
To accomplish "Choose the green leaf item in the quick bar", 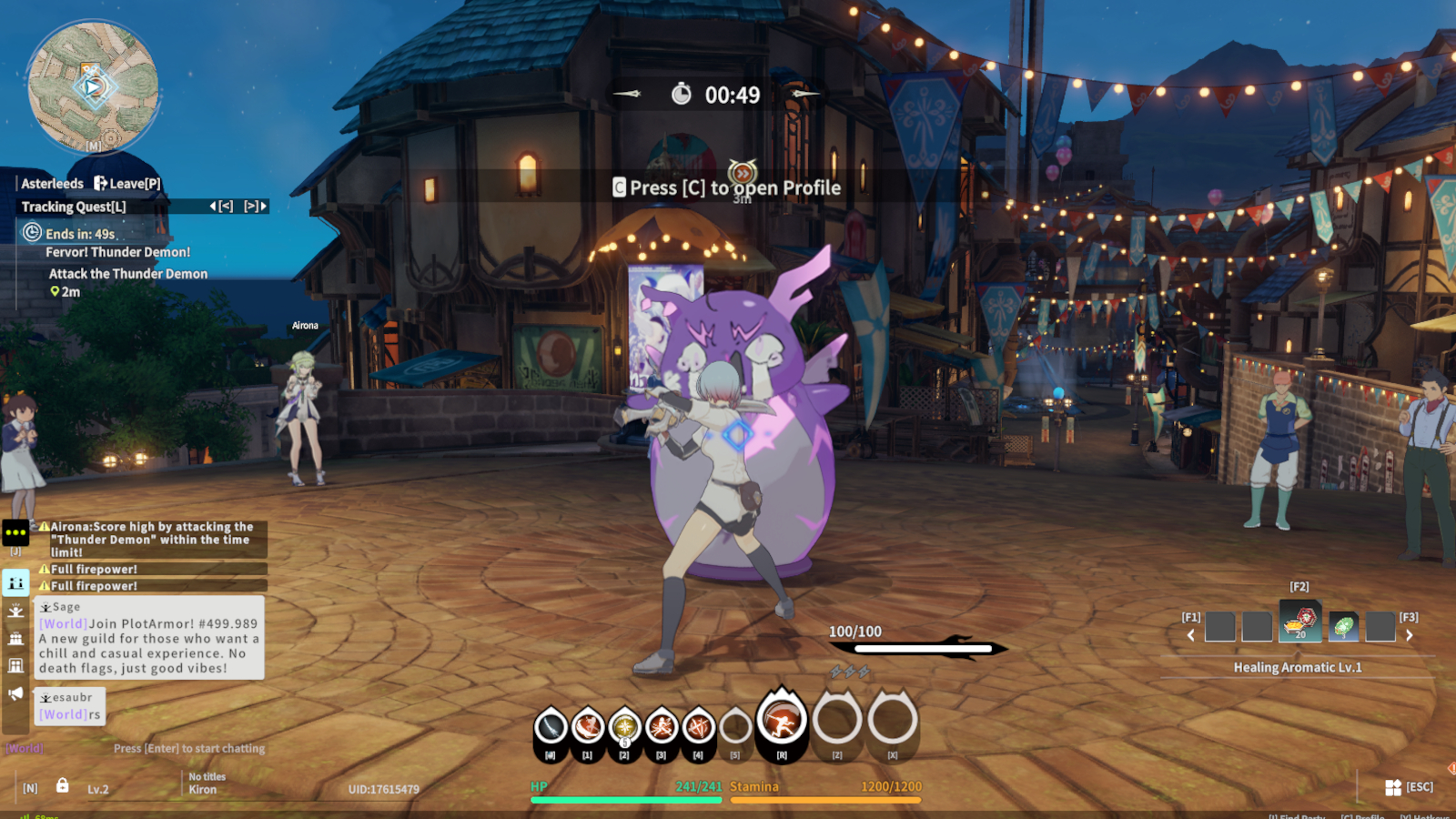I will 1343,626.
